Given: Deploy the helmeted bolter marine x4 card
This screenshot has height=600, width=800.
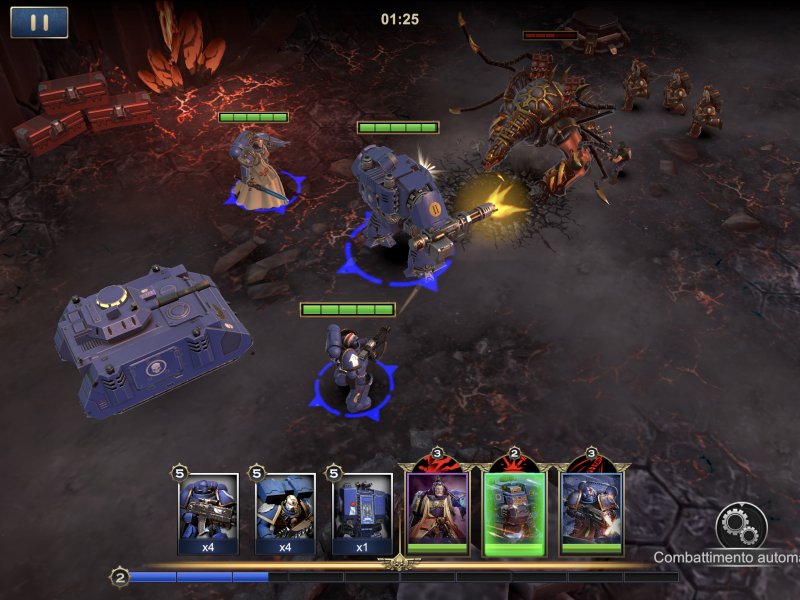Looking at the screenshot, I should (208, 513).
